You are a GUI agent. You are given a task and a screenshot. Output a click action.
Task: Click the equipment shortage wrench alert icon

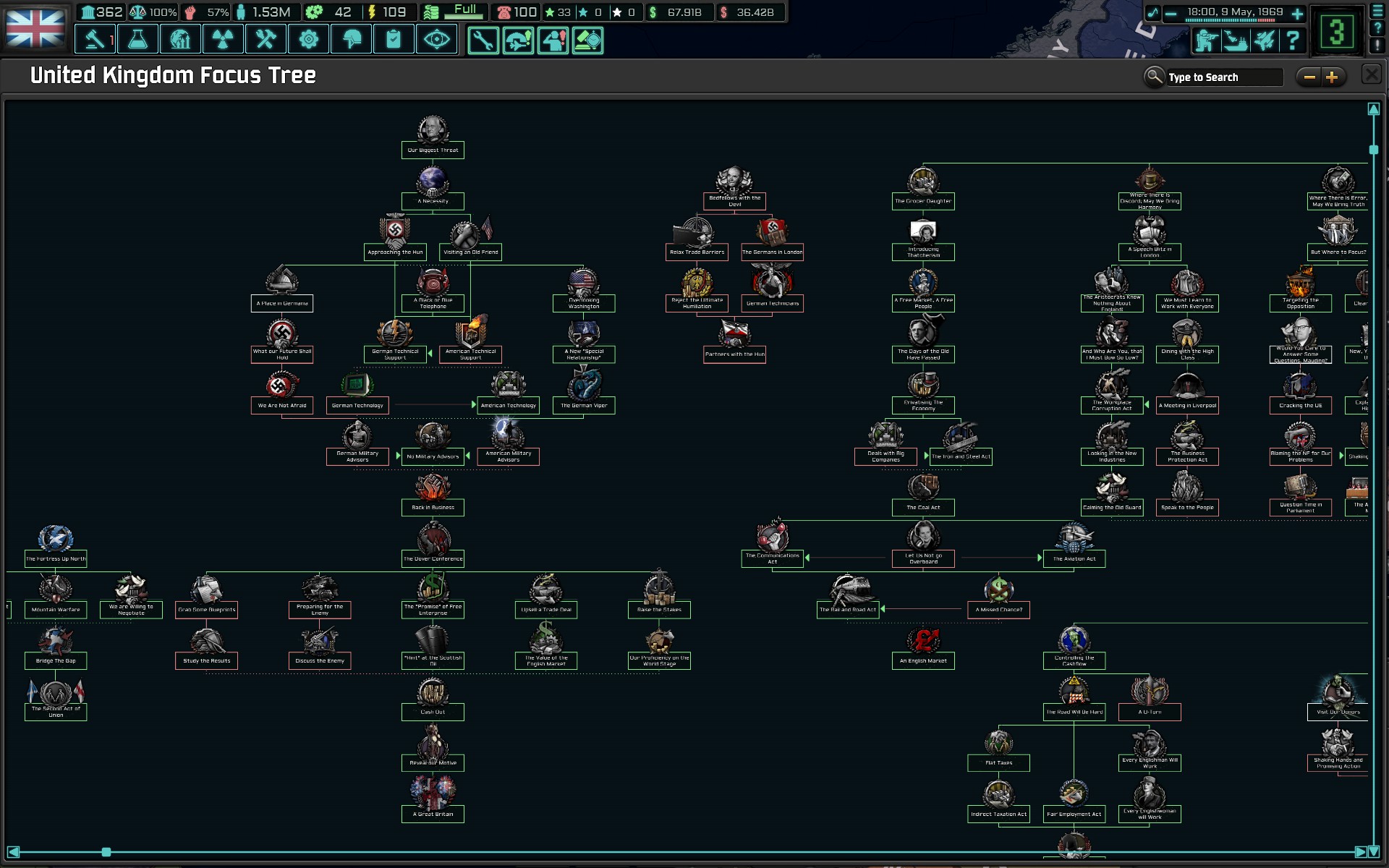tap(483, 41)
